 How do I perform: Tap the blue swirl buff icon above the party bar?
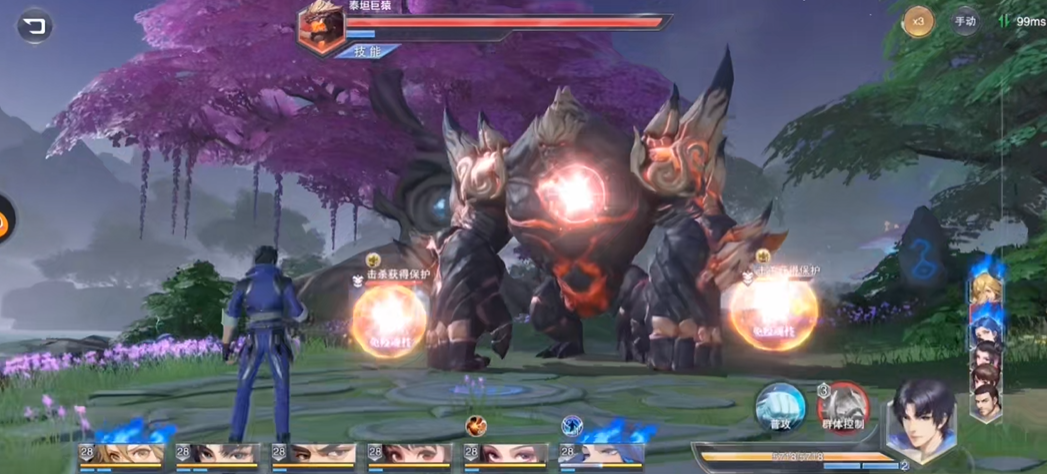click(x=571, y=426)
